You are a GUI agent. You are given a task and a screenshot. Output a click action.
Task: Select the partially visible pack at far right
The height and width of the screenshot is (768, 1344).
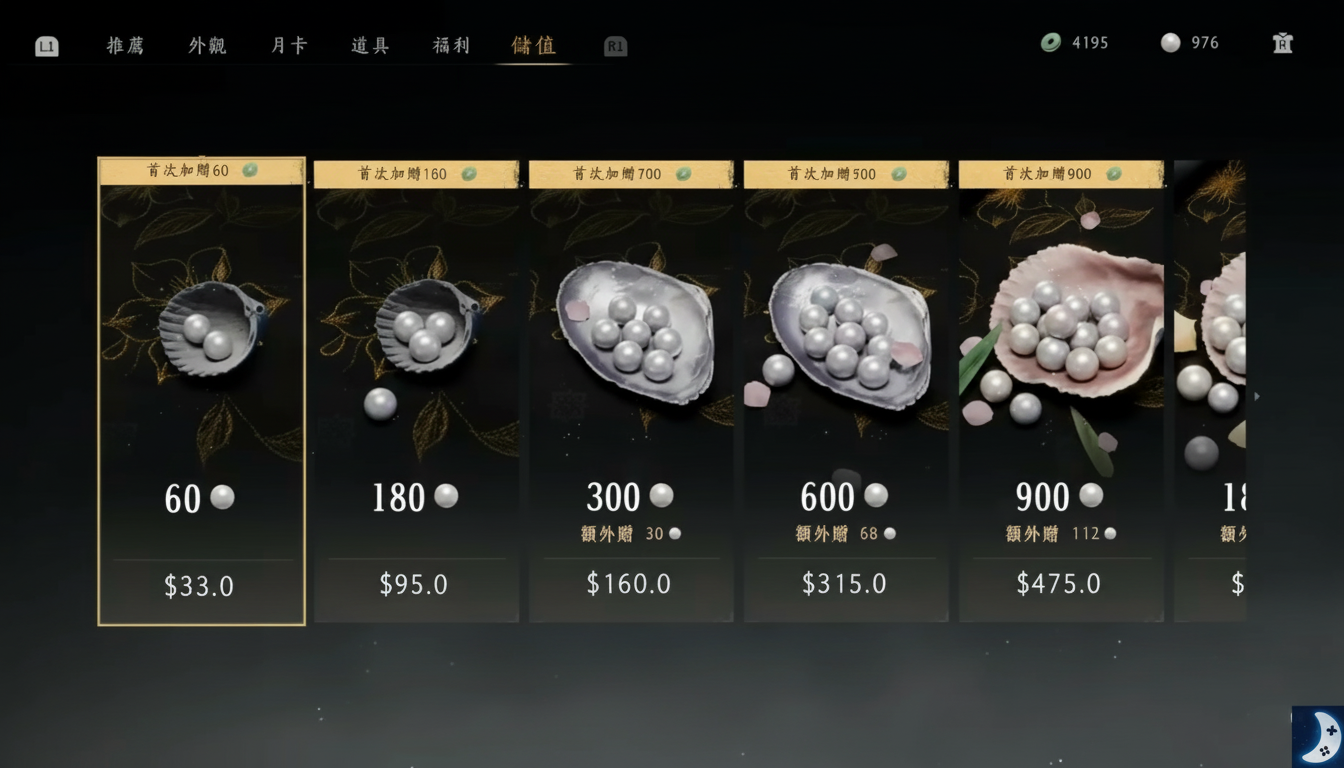pyautogui.click(x=1210, y=391)
